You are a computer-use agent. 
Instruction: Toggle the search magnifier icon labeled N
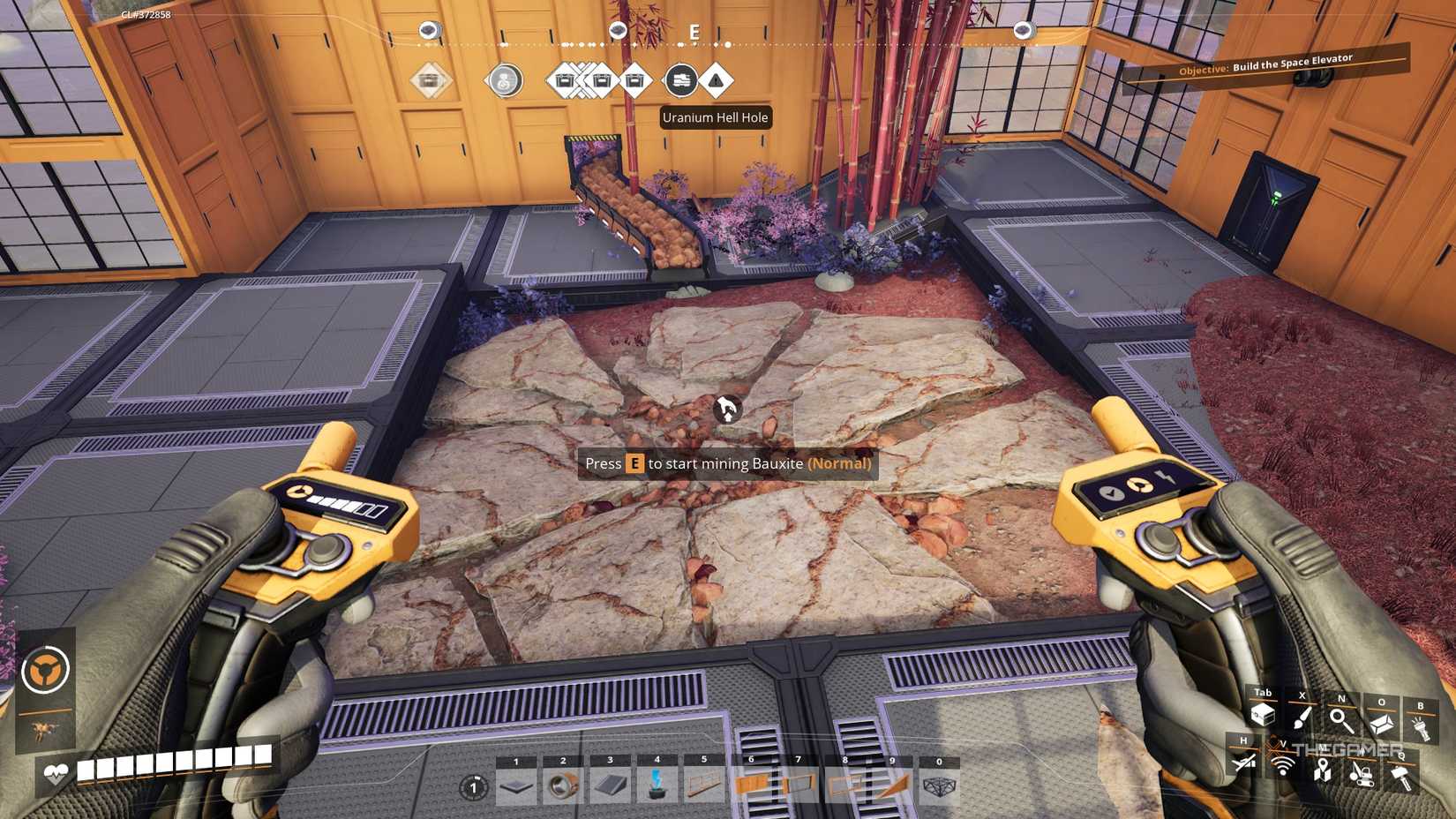point(1340,718)
